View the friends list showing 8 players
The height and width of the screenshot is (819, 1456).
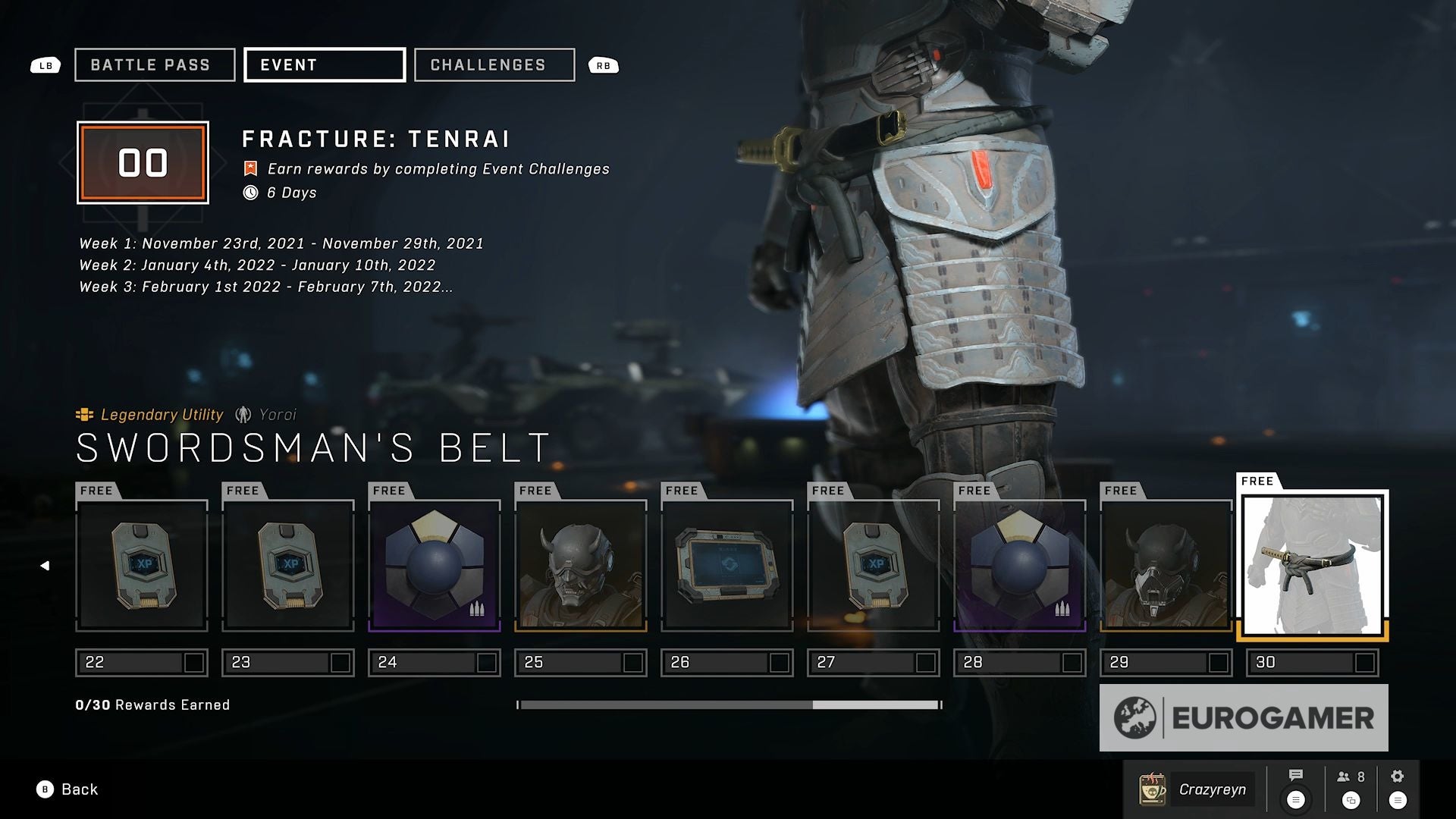click(1348, 774)
